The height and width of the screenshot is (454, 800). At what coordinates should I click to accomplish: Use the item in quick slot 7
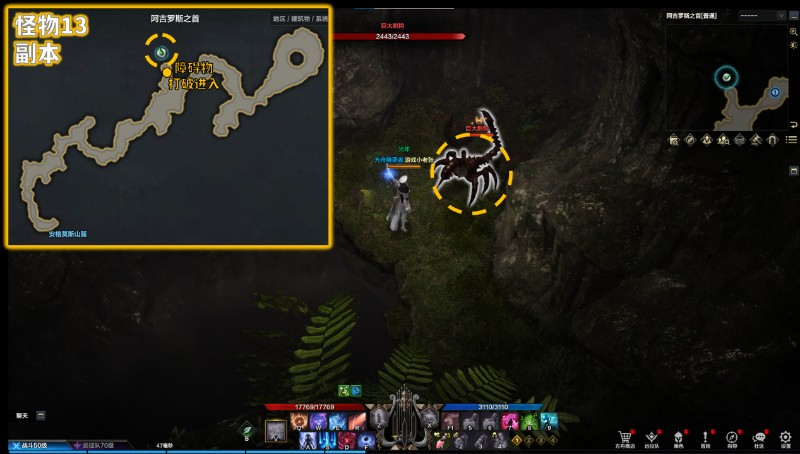(510, 421)
